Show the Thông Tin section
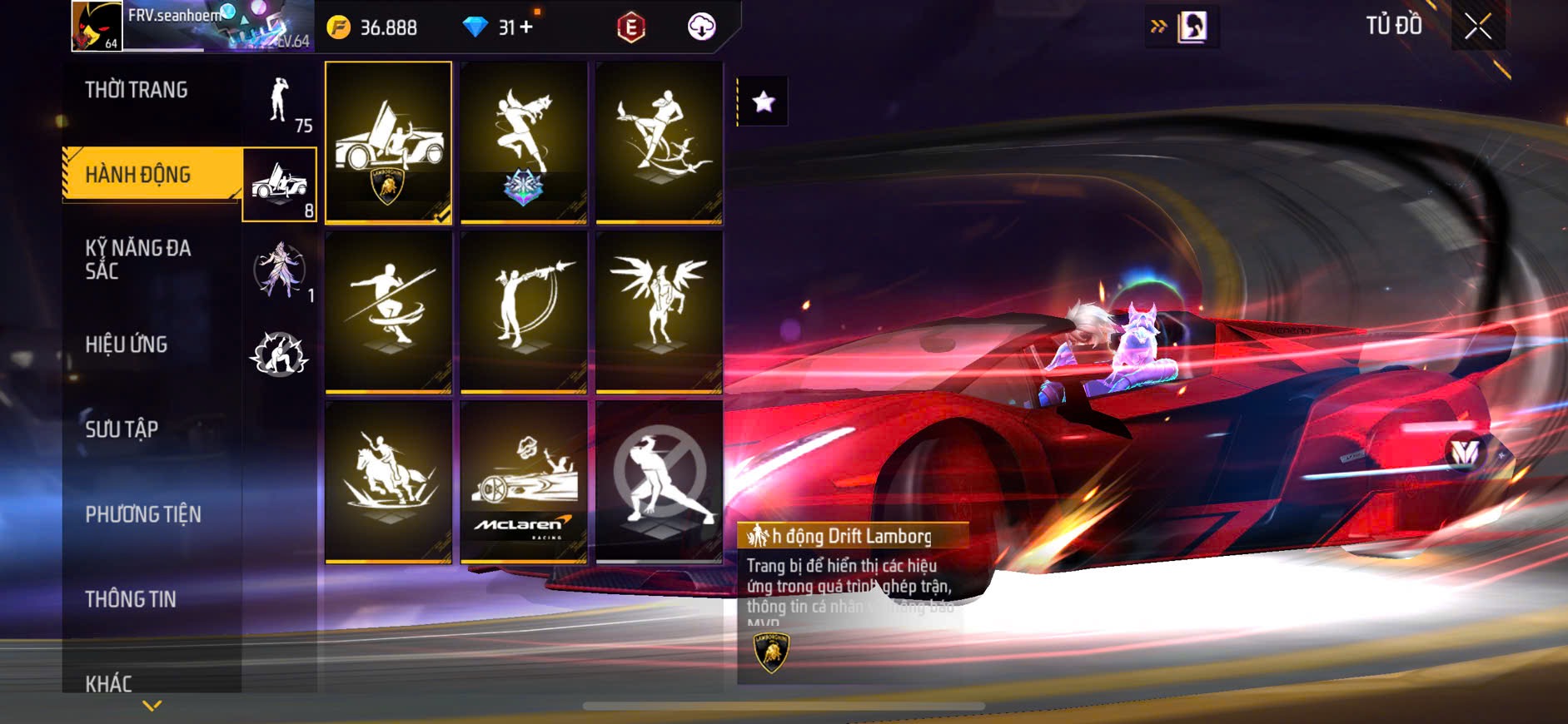The height and width of the screenshot is (724, 1568). pos(131,599)
